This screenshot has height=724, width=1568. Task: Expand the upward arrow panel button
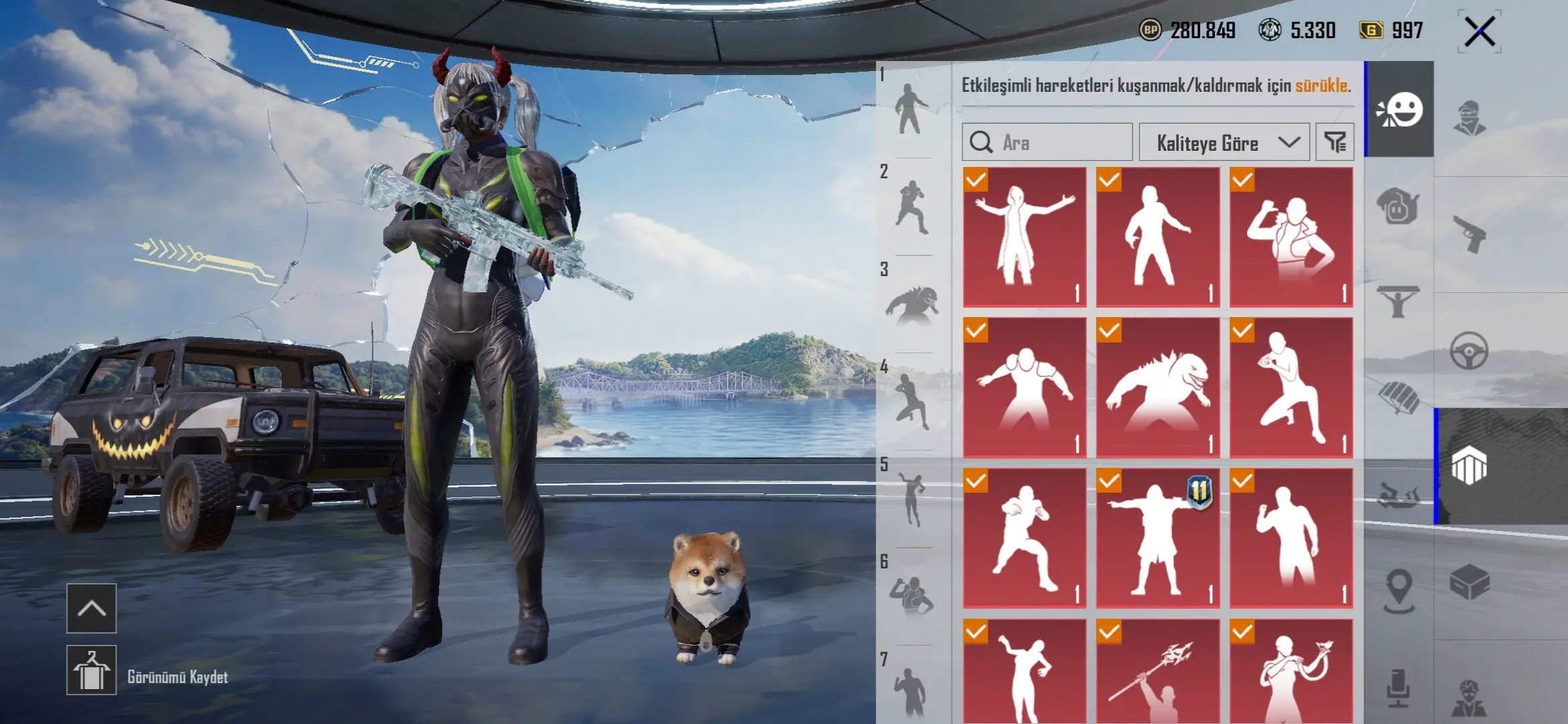pos(92,608)
